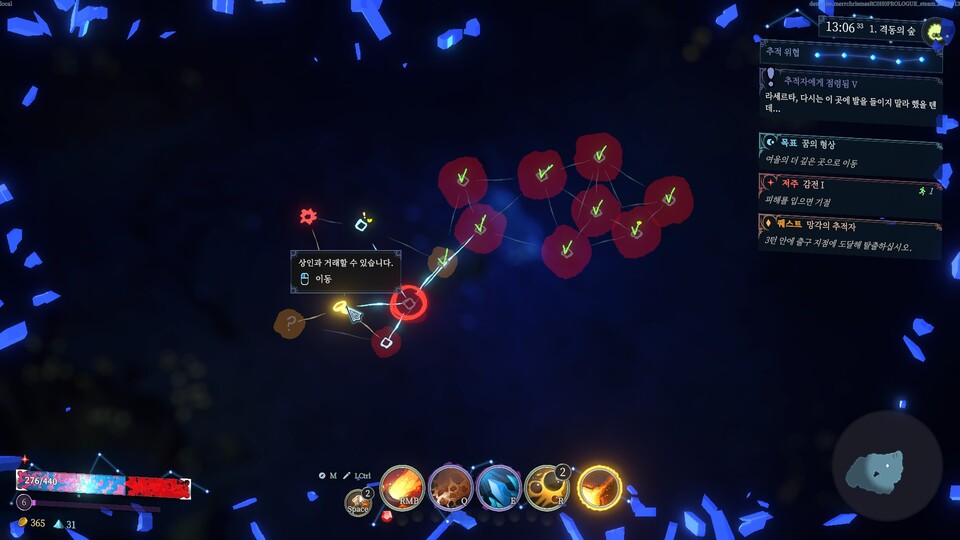Use the Space dash ability icon
The height and width of the screenshot is (540, 960).
coord(358,503)
